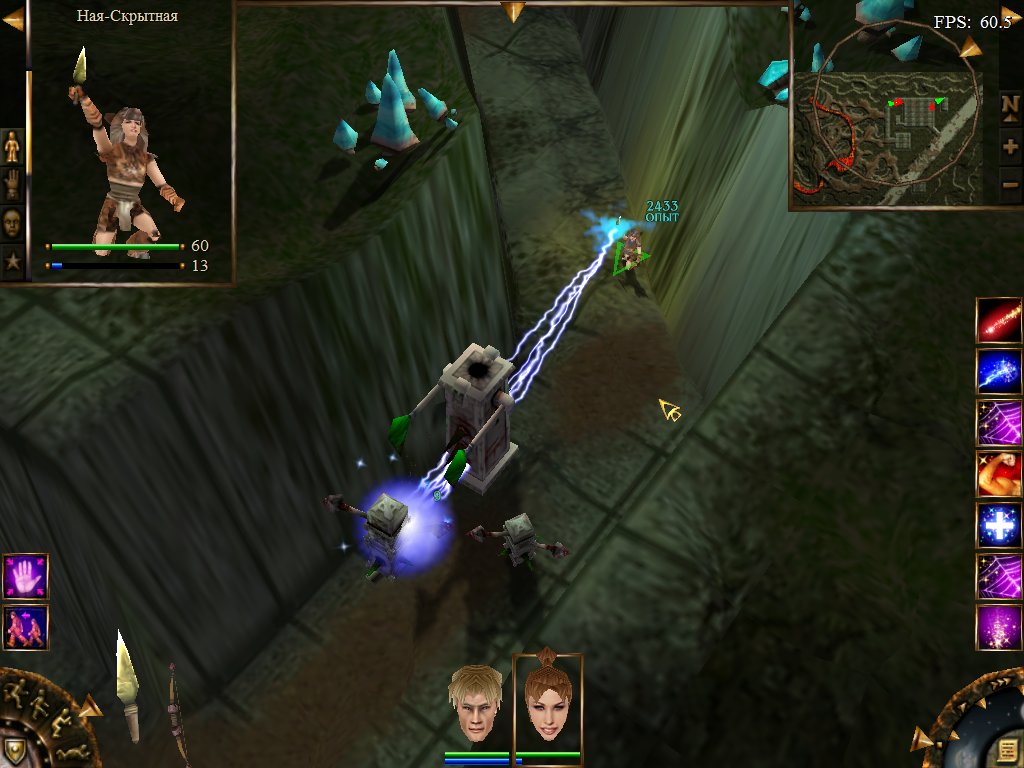
Task: Activate the flexed arm strength spell
Action: pos(998,474)
